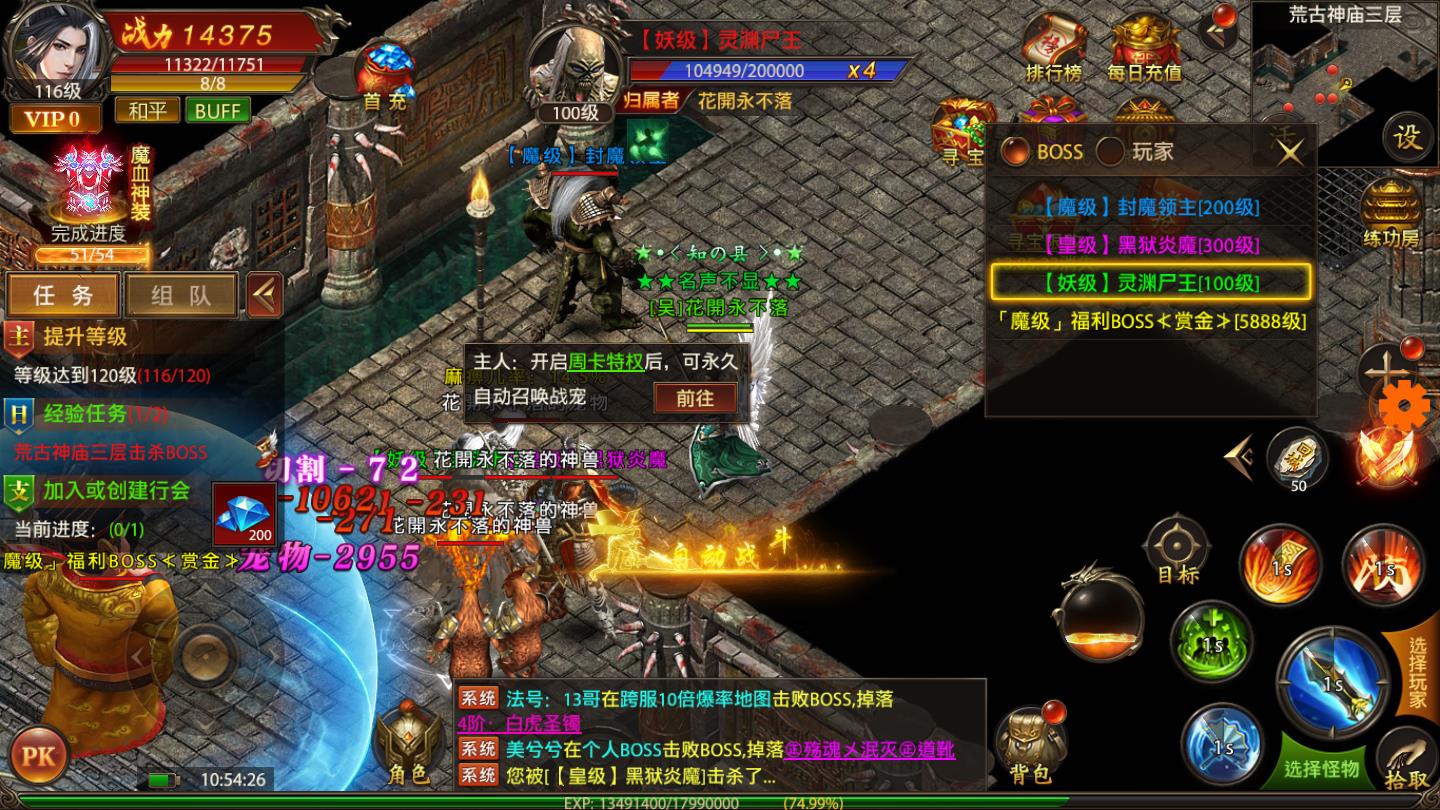Select the BOSS radio option
1440x810 pixels.
click(1017, 152)
